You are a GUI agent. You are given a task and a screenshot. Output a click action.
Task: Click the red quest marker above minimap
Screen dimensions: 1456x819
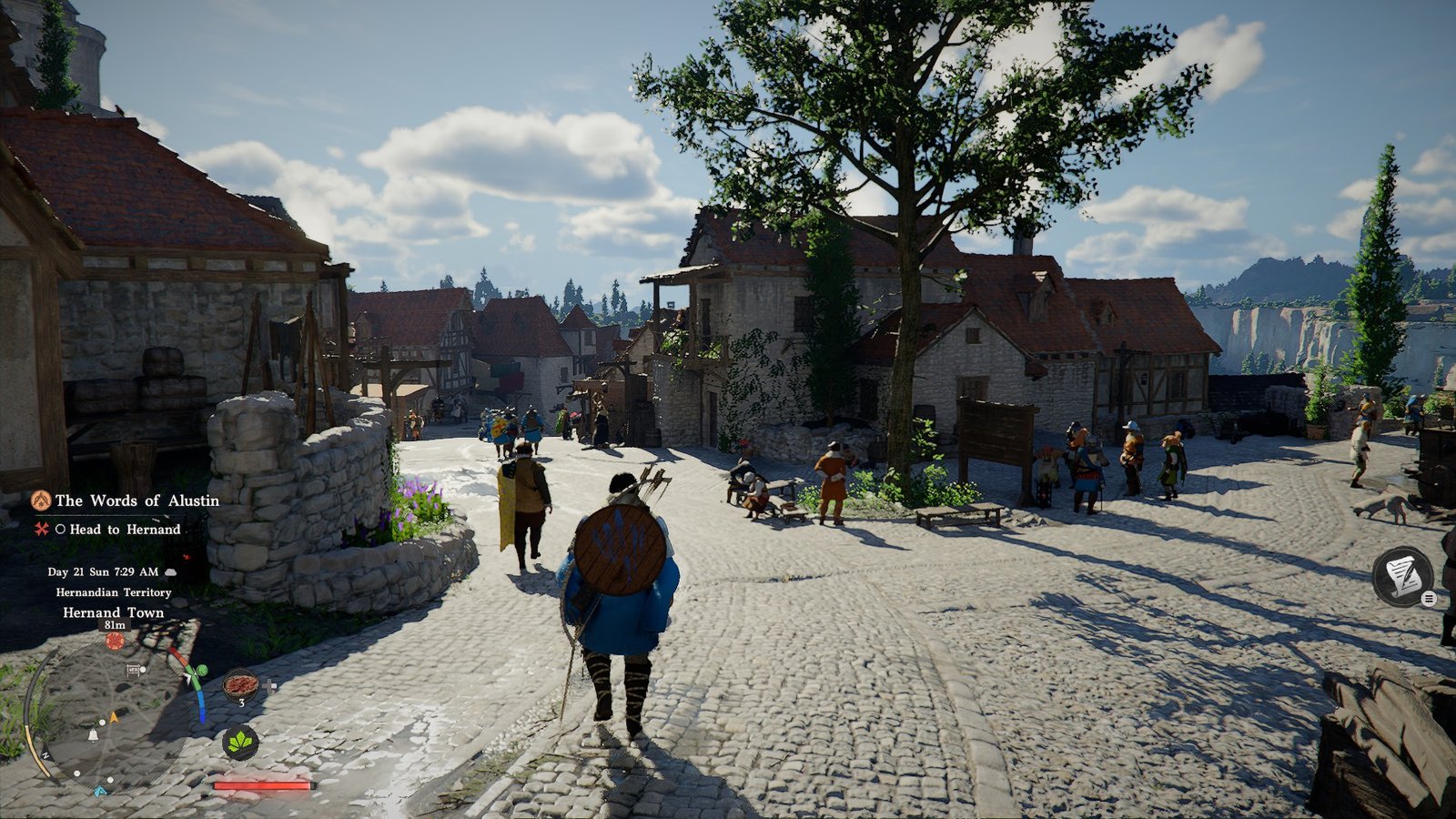[115, 641]
